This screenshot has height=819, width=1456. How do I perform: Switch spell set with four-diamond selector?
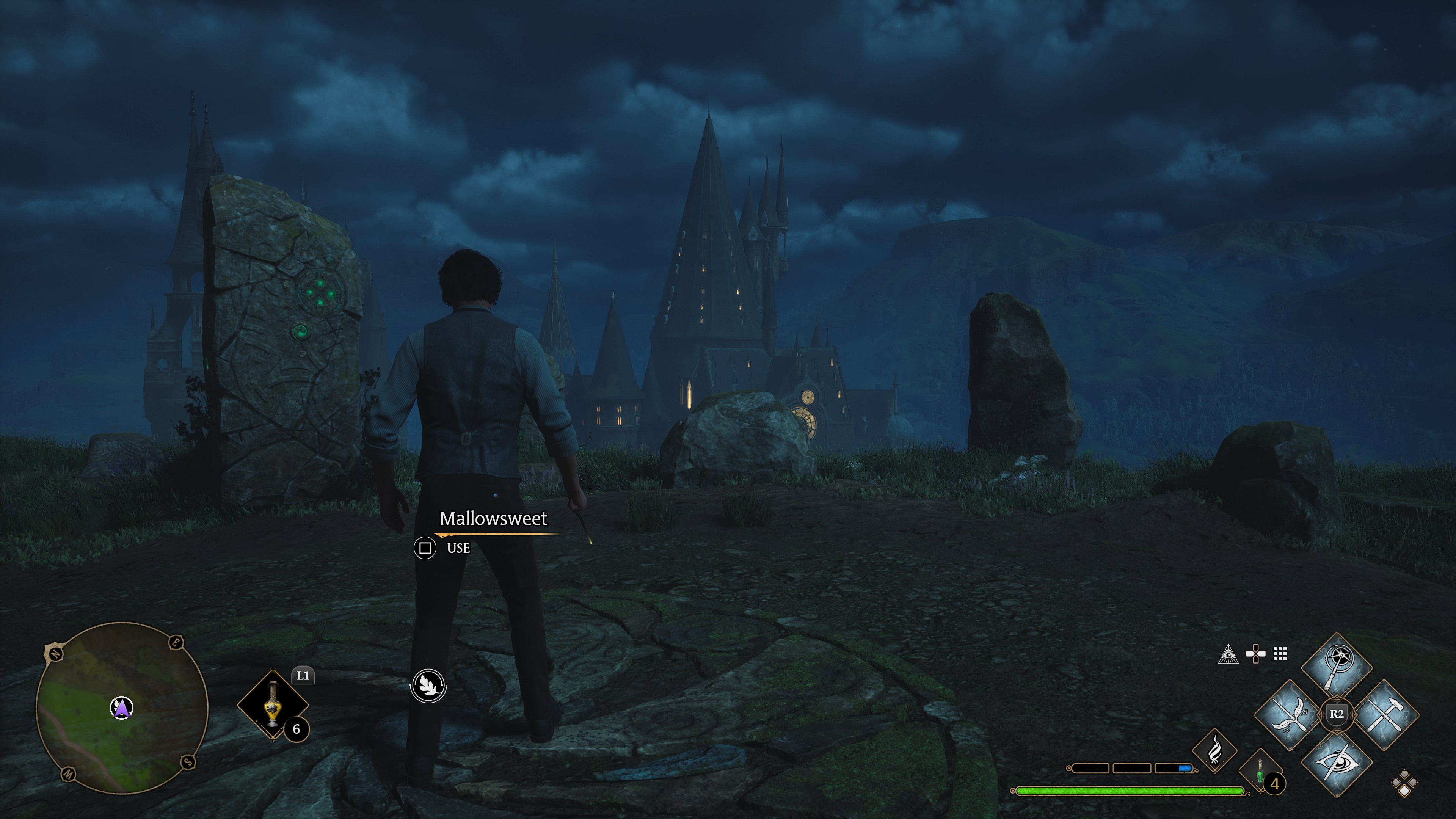(x=1404, y=783)
